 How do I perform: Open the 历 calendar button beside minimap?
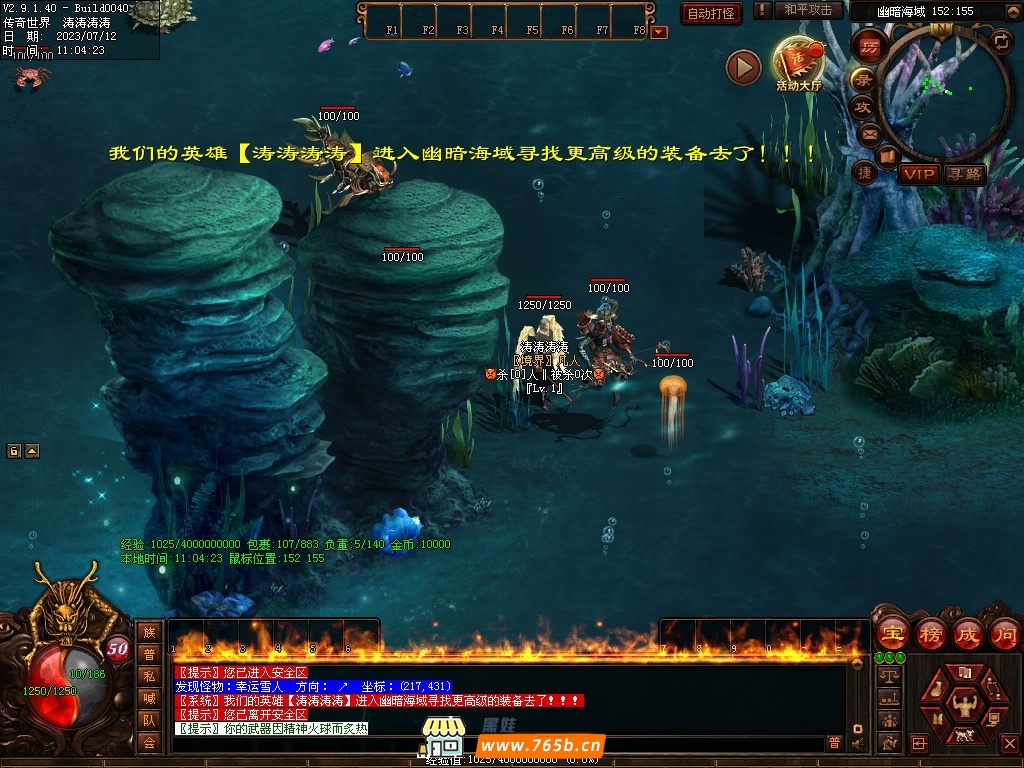point(869,47)
